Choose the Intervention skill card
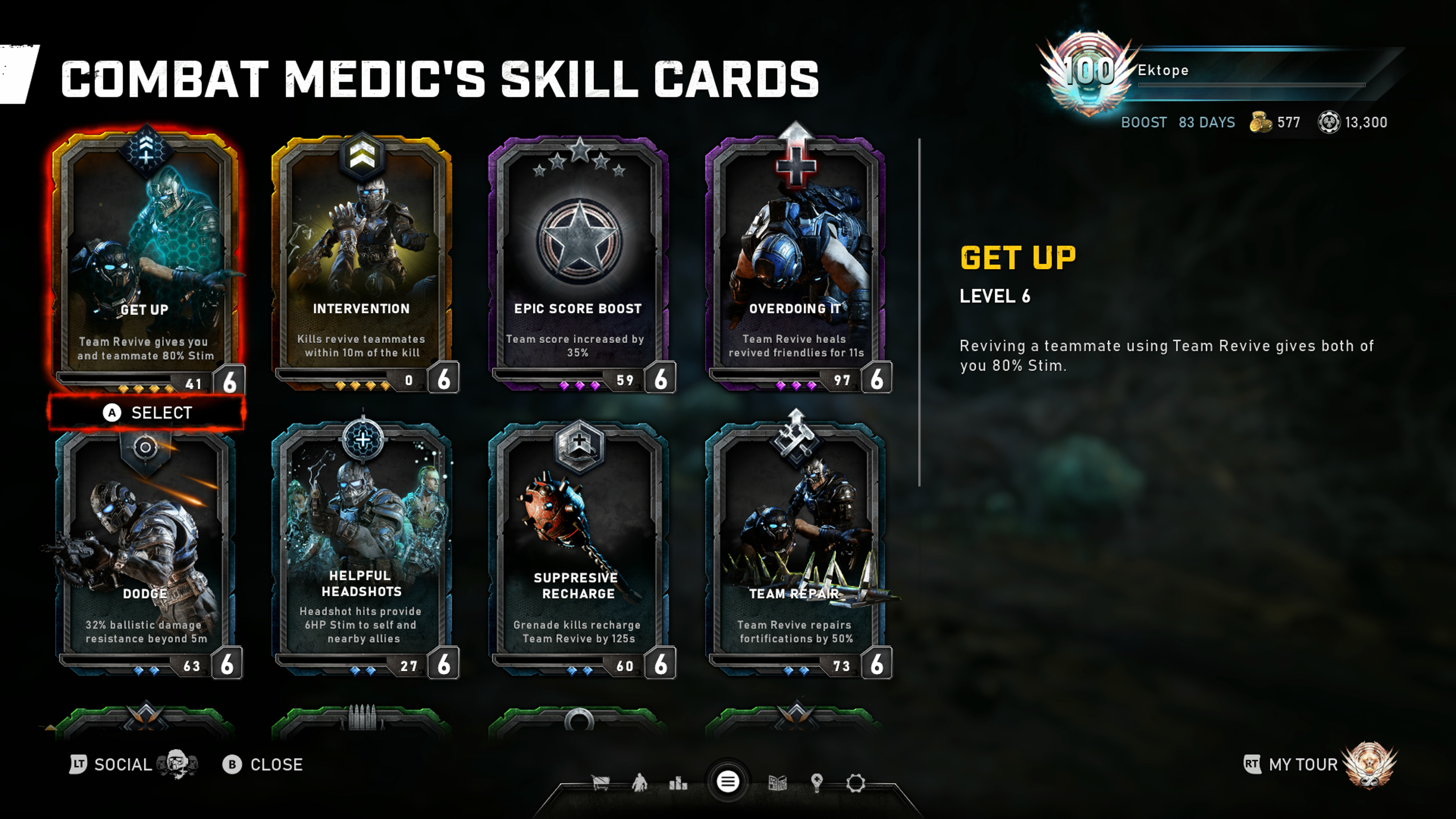 point(362,260)
